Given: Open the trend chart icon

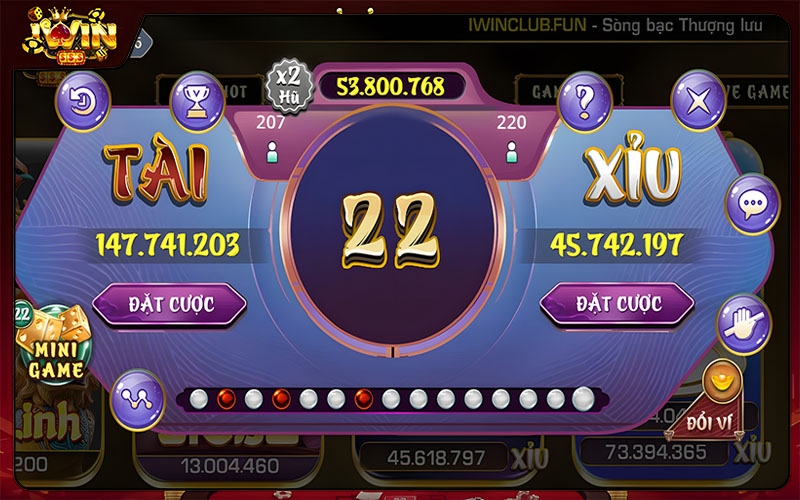Looking at the screenshot, I should (137, 396).
